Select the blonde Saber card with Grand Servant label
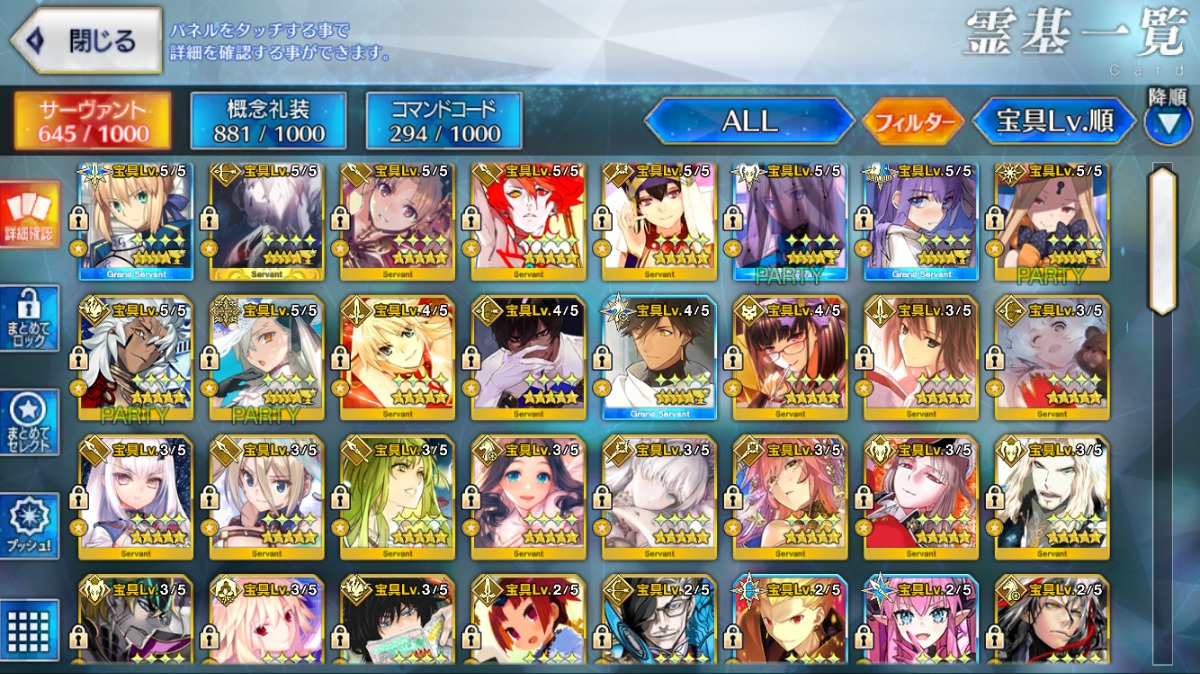 coord(134,222)
